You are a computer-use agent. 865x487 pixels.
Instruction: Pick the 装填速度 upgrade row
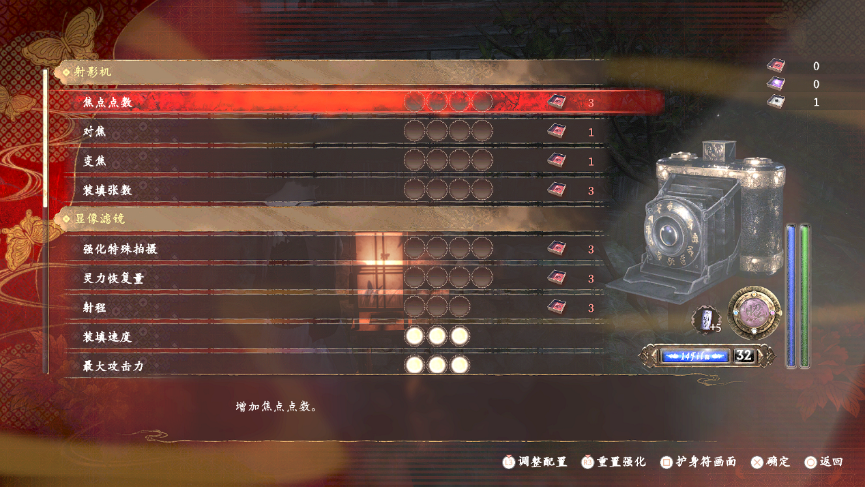click(108, 337)
